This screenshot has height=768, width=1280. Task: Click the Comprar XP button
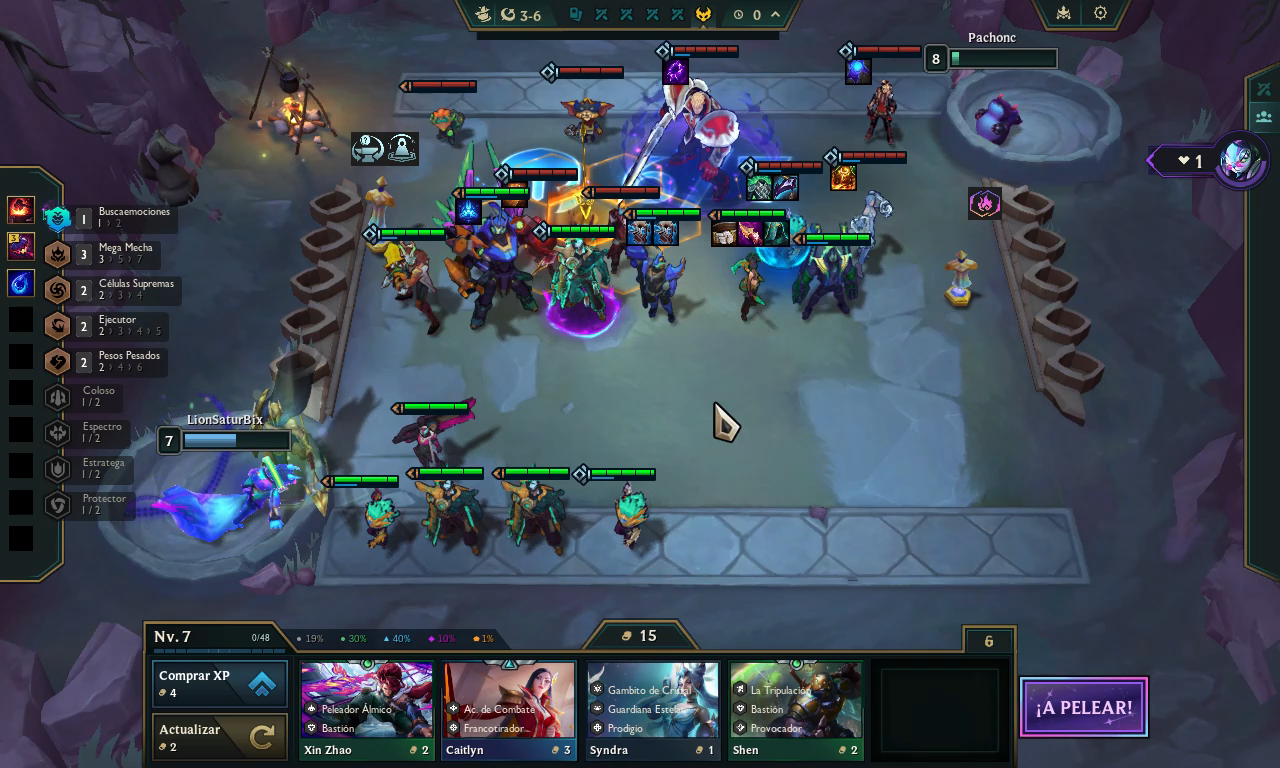219,683
